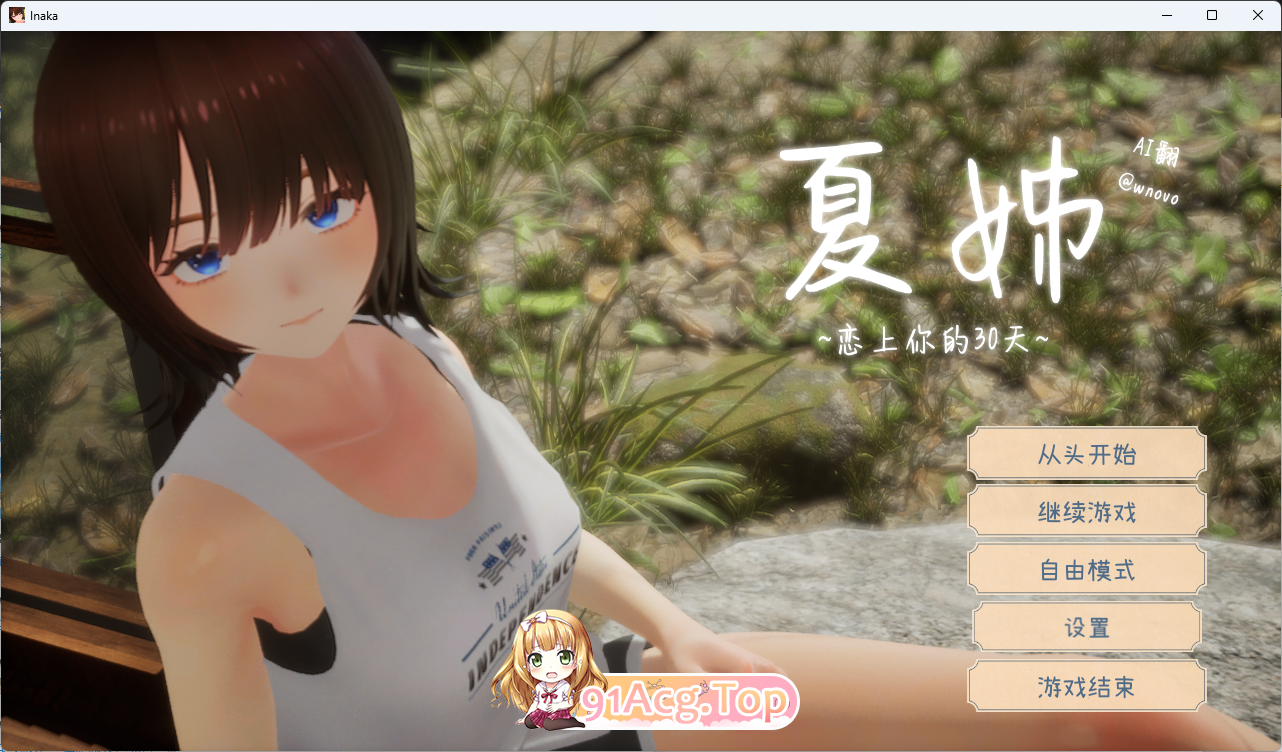Minimize the Inaka window

click(1167, 15)
